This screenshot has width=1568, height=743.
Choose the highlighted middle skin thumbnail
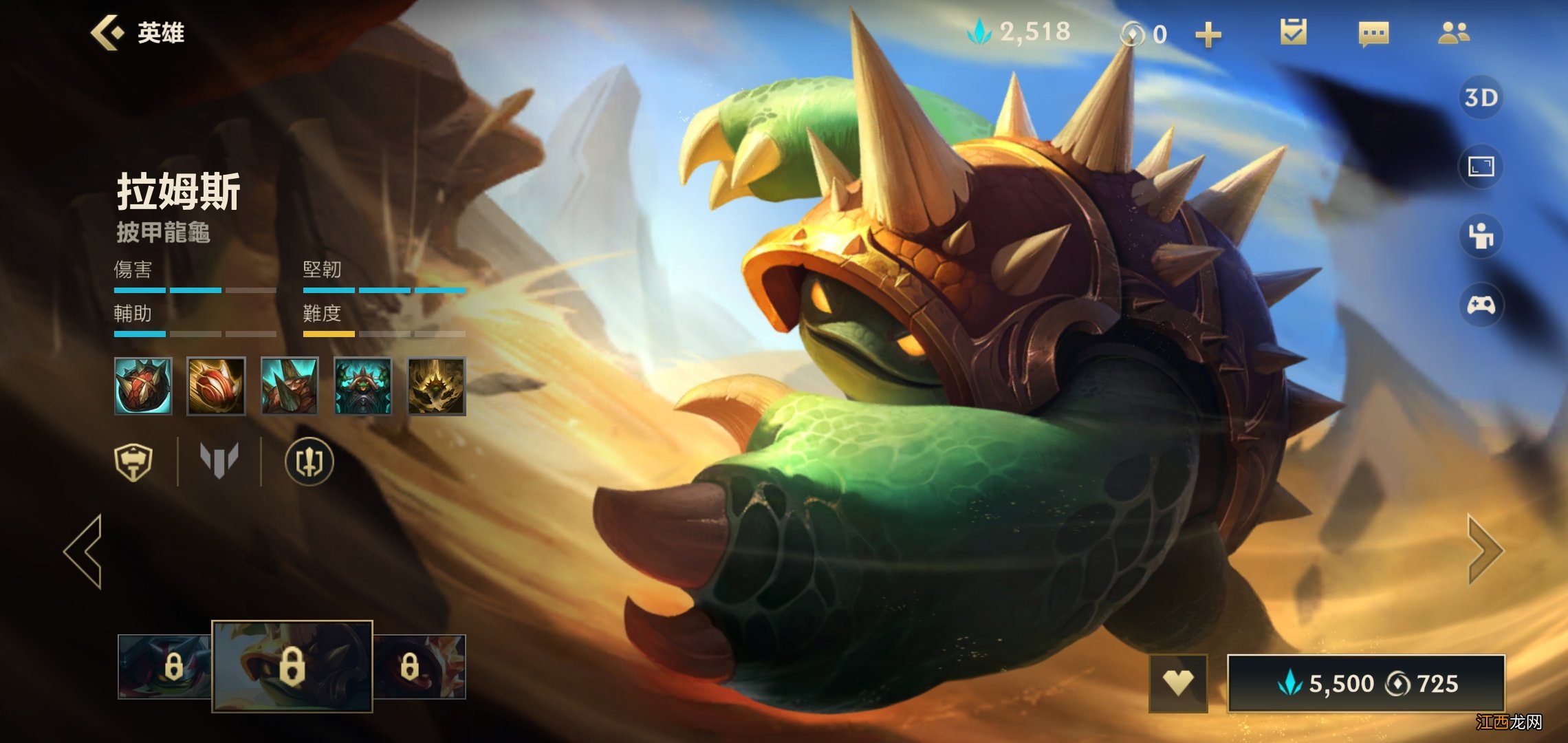click(292, 666)
